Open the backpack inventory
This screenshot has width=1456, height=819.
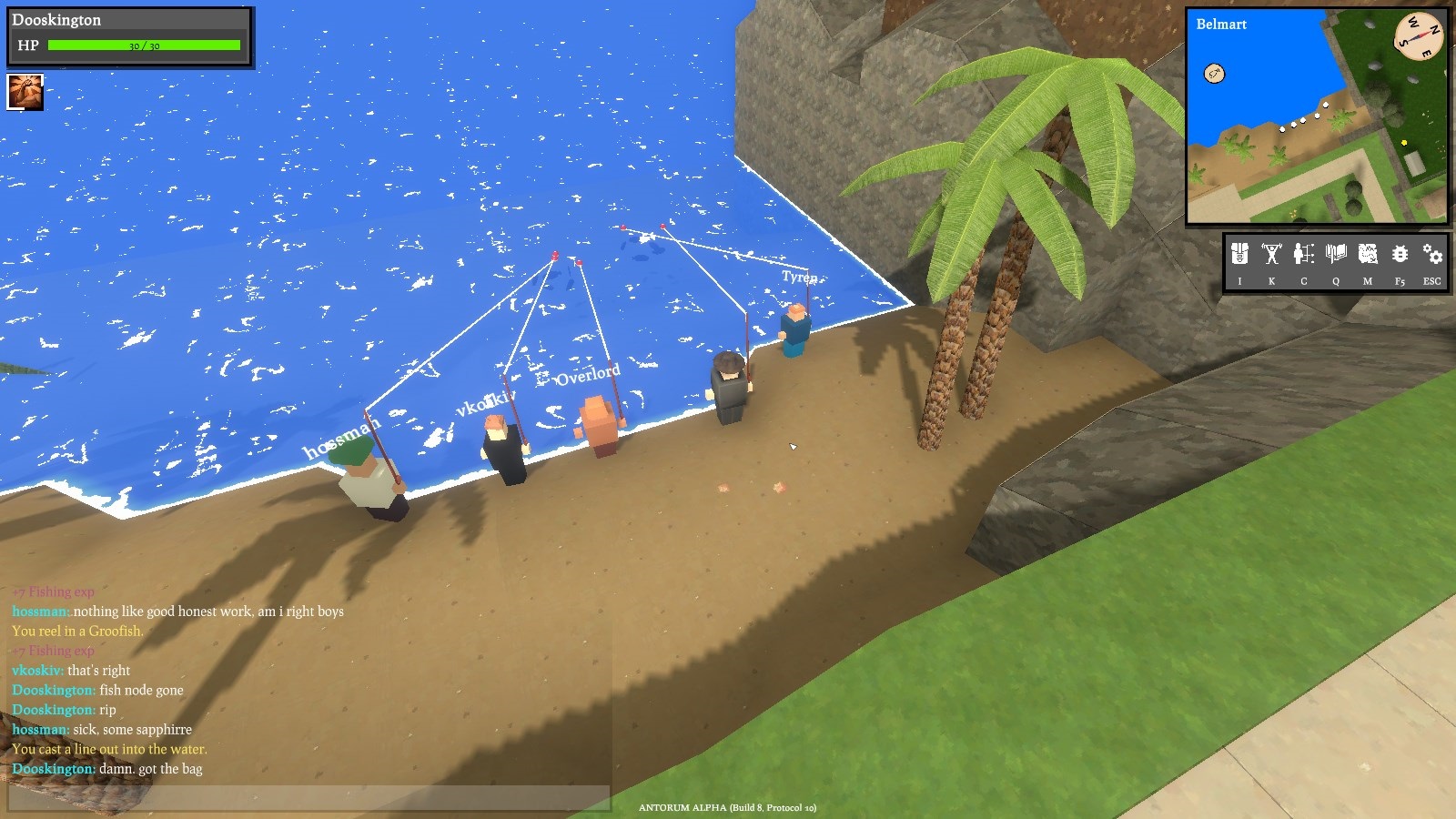[x=1239, y=255]
